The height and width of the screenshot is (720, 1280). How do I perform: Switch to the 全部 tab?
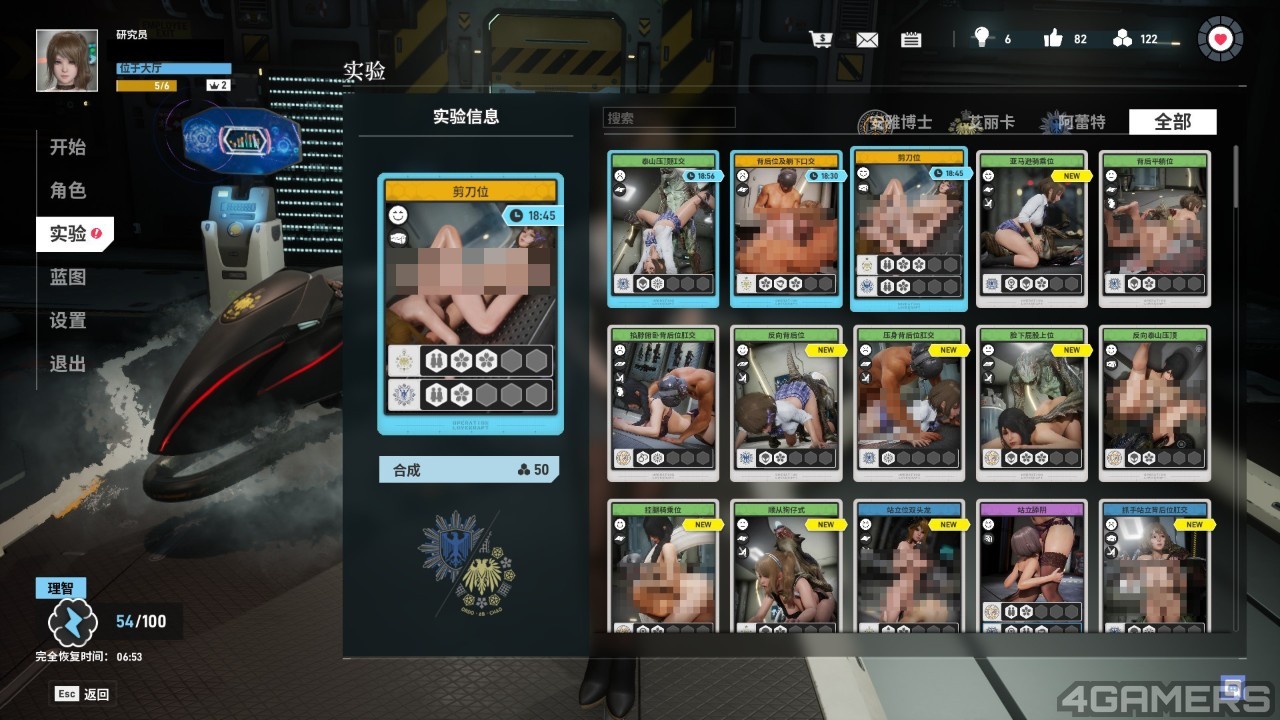point(1172,122)
